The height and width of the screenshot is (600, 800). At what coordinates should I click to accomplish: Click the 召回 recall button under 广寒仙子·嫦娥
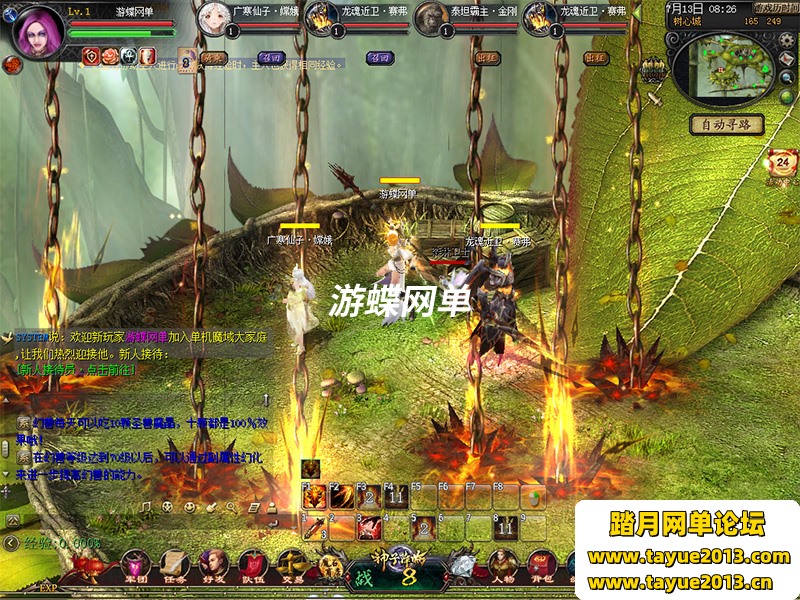point(270,58)
